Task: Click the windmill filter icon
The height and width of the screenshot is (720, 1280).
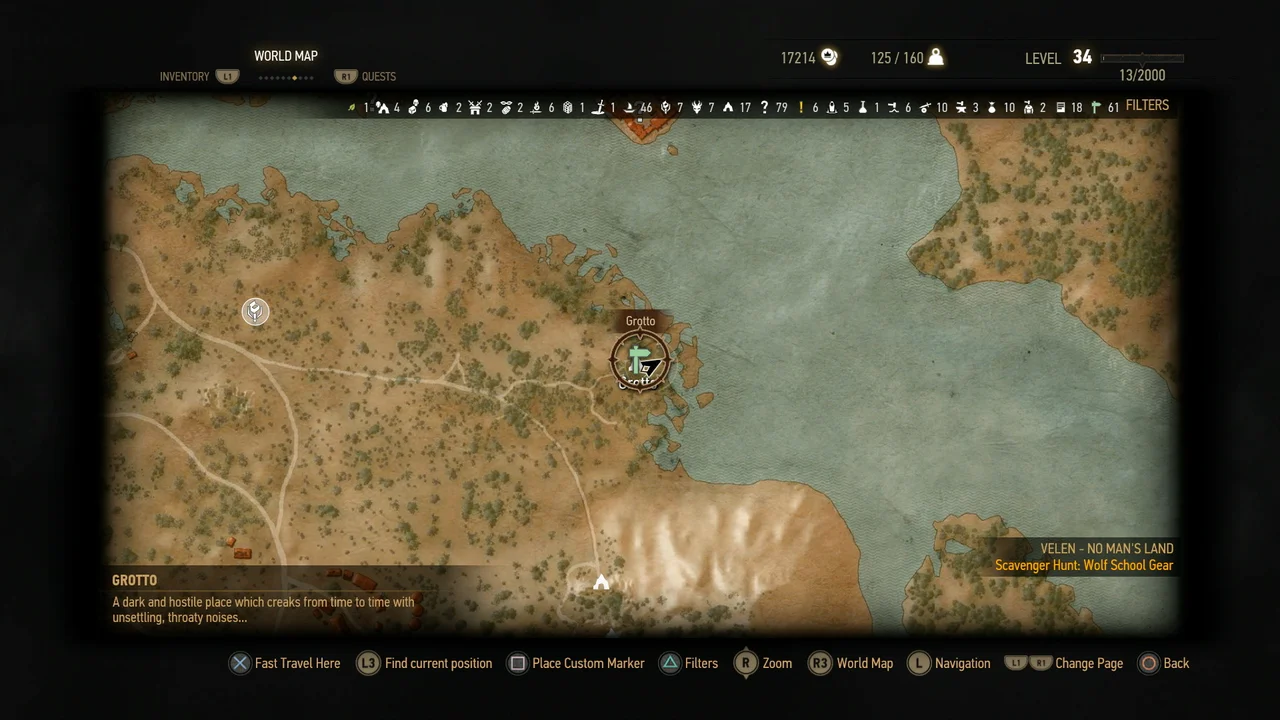Action: tap(475, 107)
